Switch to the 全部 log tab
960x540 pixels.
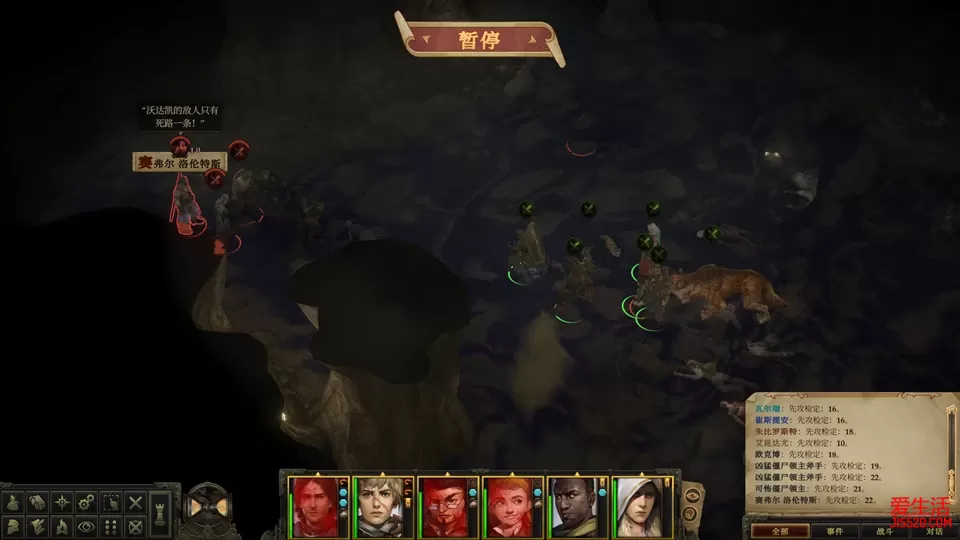765,531
